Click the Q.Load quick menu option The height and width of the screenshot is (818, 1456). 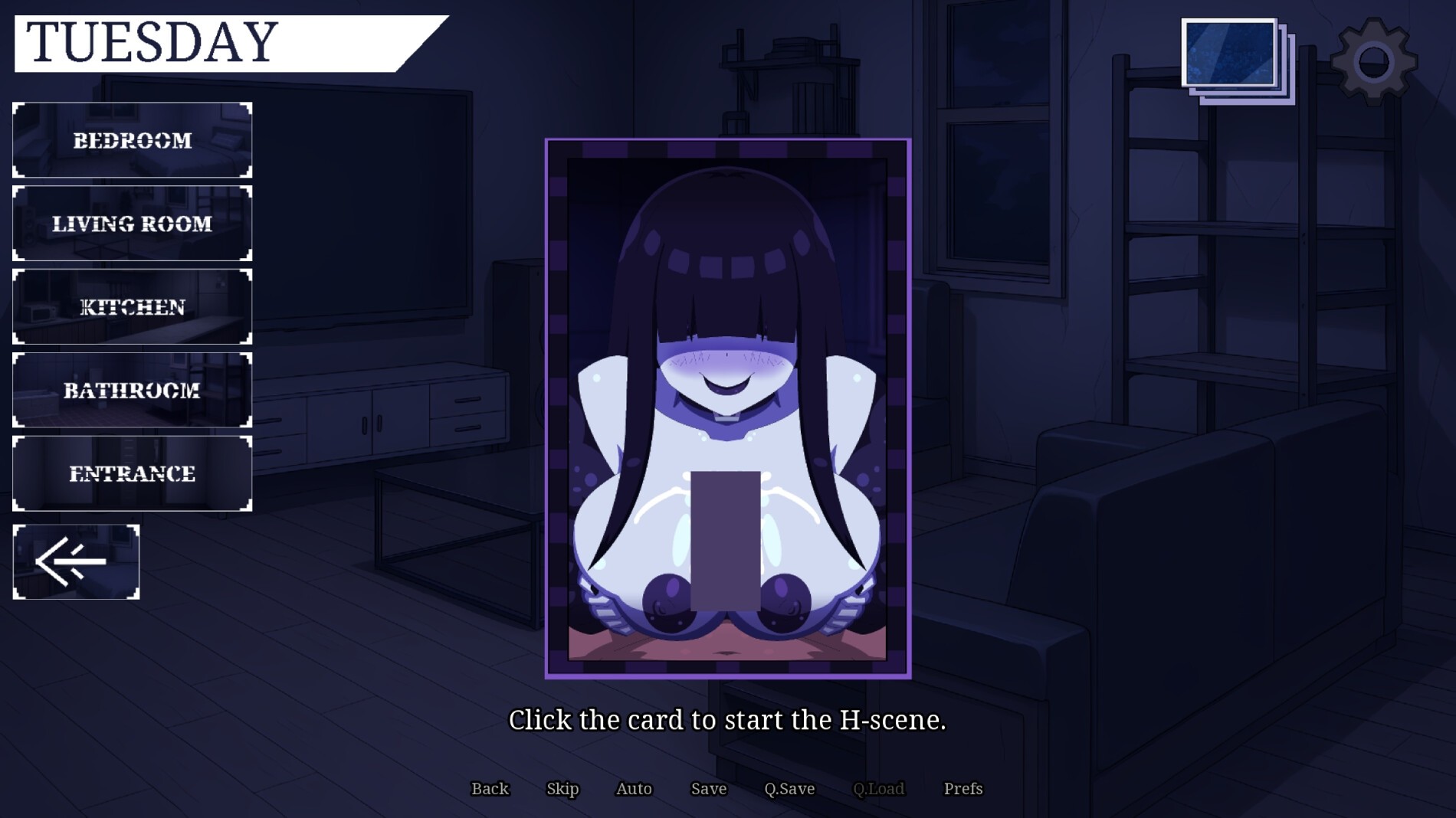tap(878, 789)
